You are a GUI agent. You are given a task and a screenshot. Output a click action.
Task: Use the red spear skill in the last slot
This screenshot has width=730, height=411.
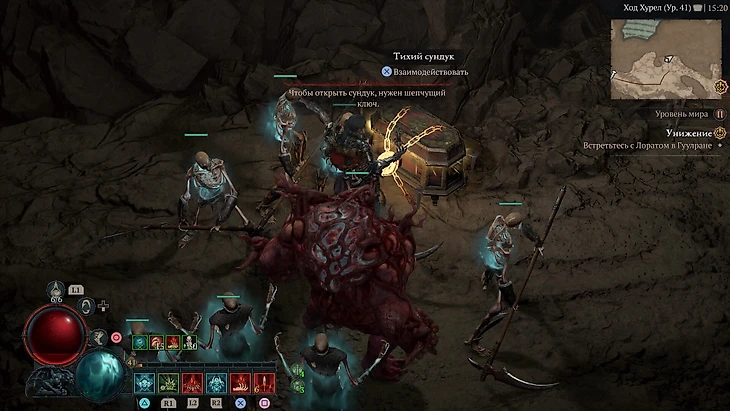tap(264, 383)
